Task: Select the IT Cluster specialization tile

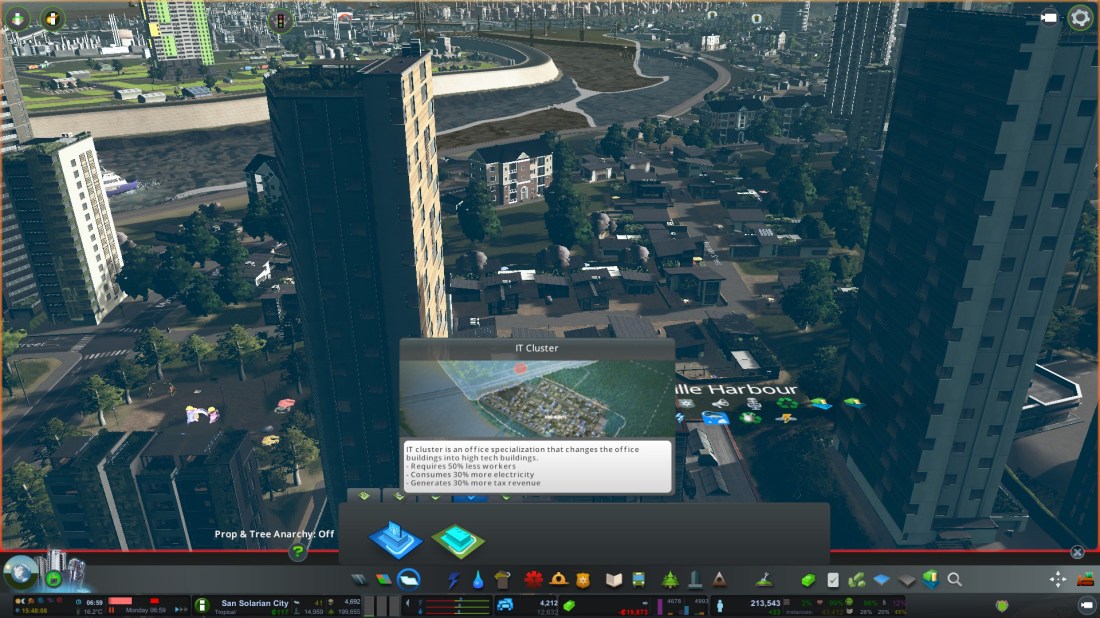Action: [x=395, y=538]
